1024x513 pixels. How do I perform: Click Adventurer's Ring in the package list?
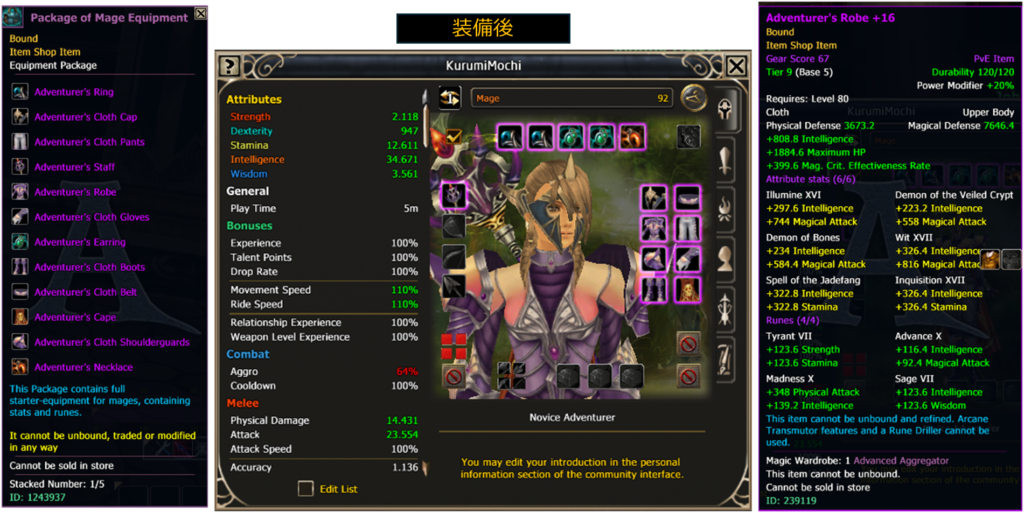pos(74,92)
